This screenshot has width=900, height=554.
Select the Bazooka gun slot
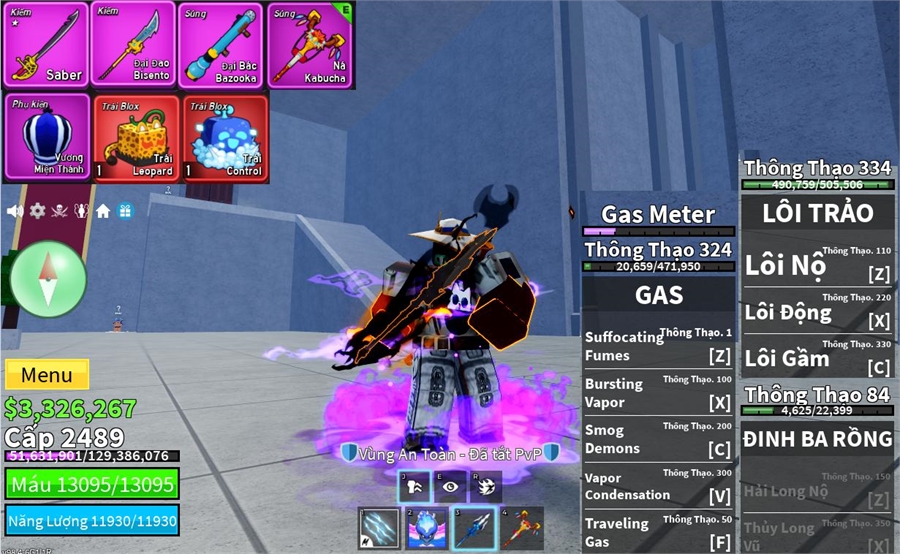(x=220, y=44)
